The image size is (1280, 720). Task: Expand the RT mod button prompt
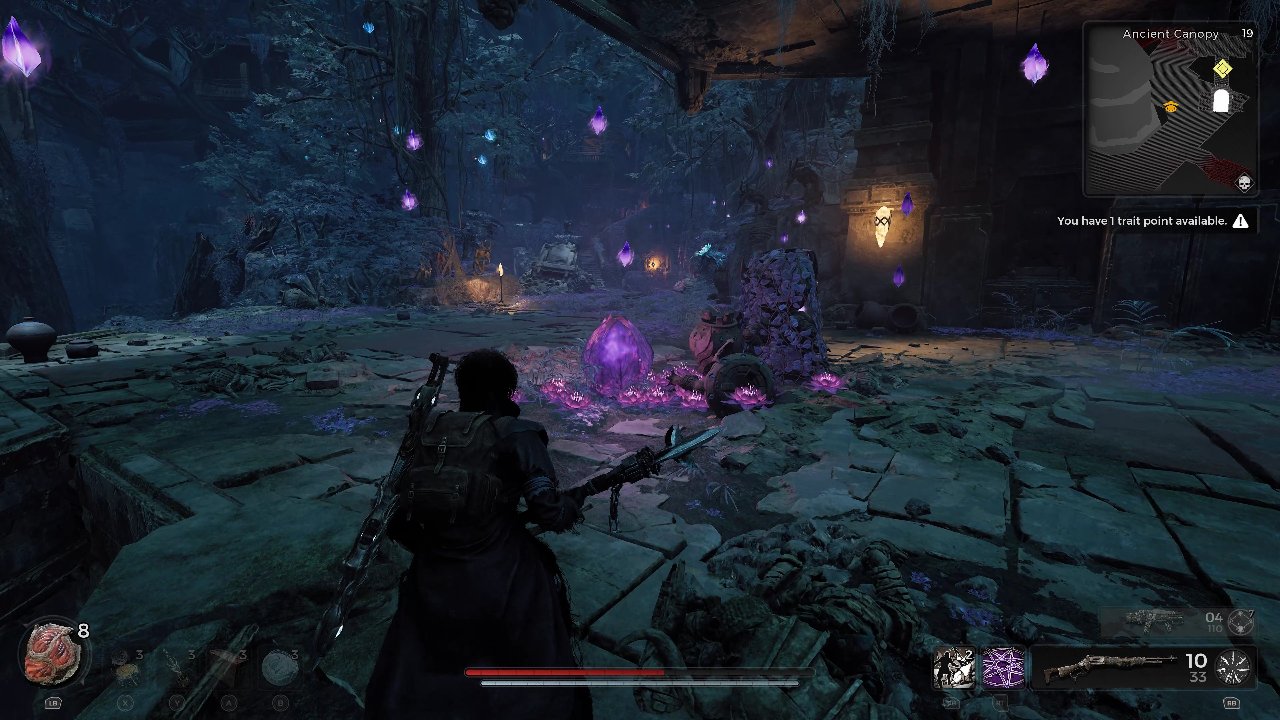1002,704
